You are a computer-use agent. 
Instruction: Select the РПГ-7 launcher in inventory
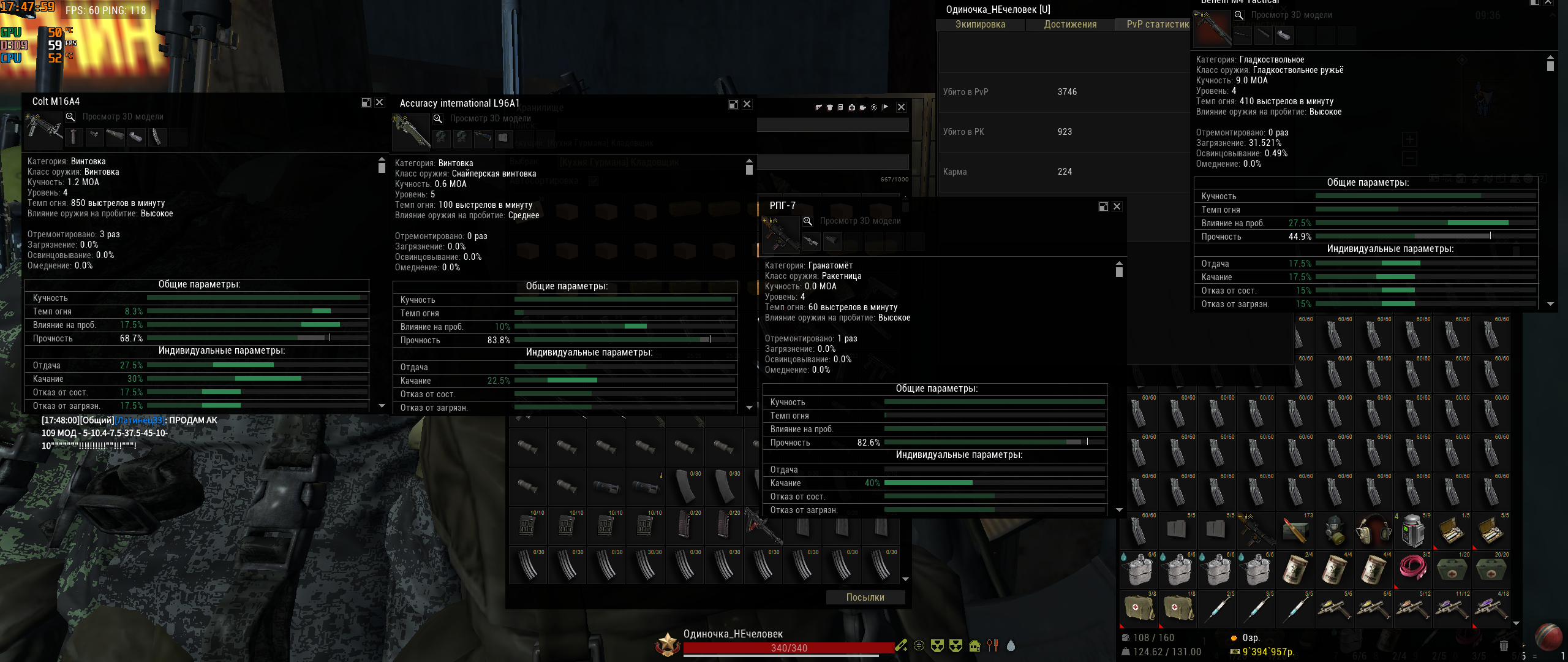(x=1256, y=530)
